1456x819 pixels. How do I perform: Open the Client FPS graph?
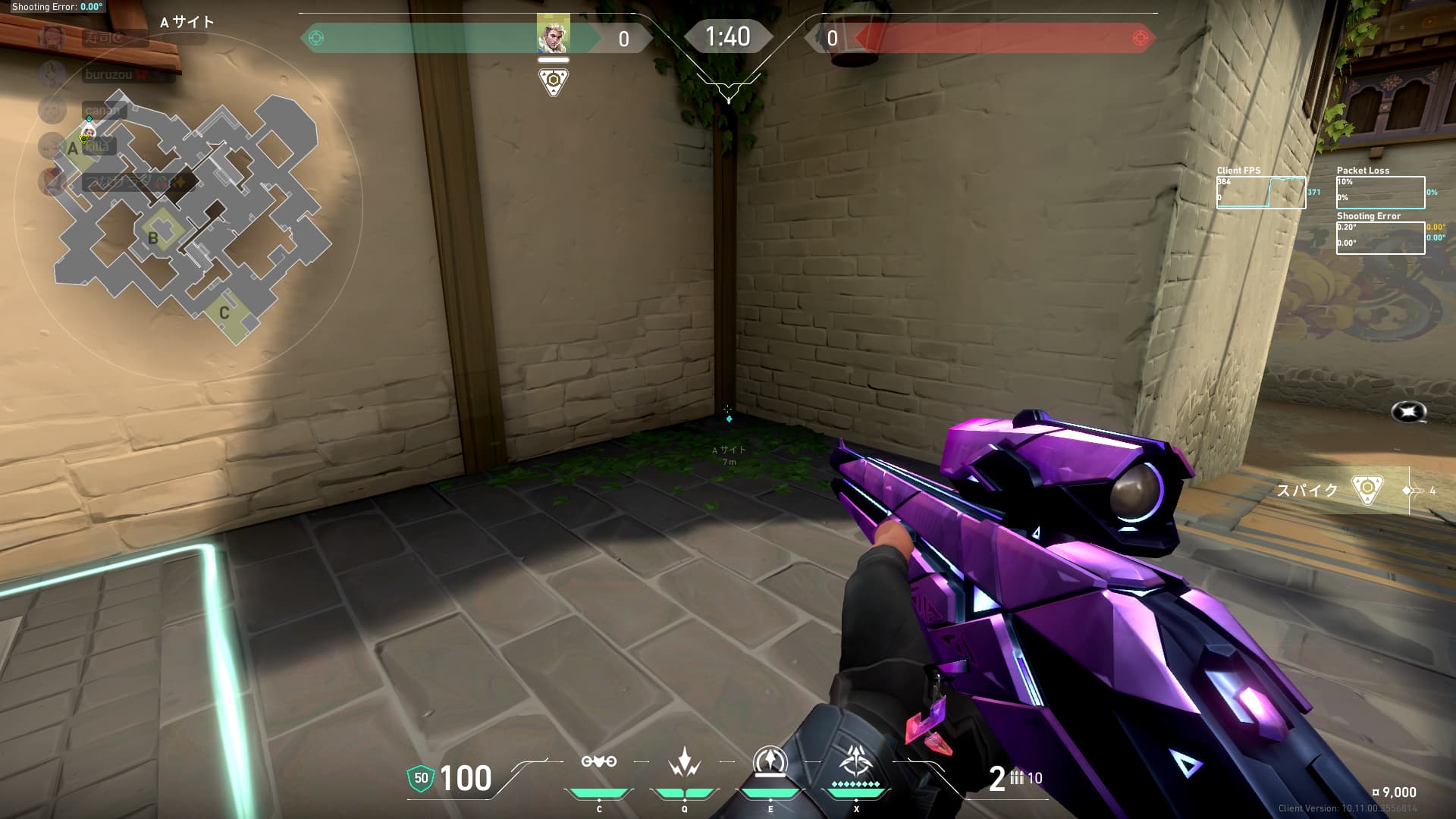1261,193
